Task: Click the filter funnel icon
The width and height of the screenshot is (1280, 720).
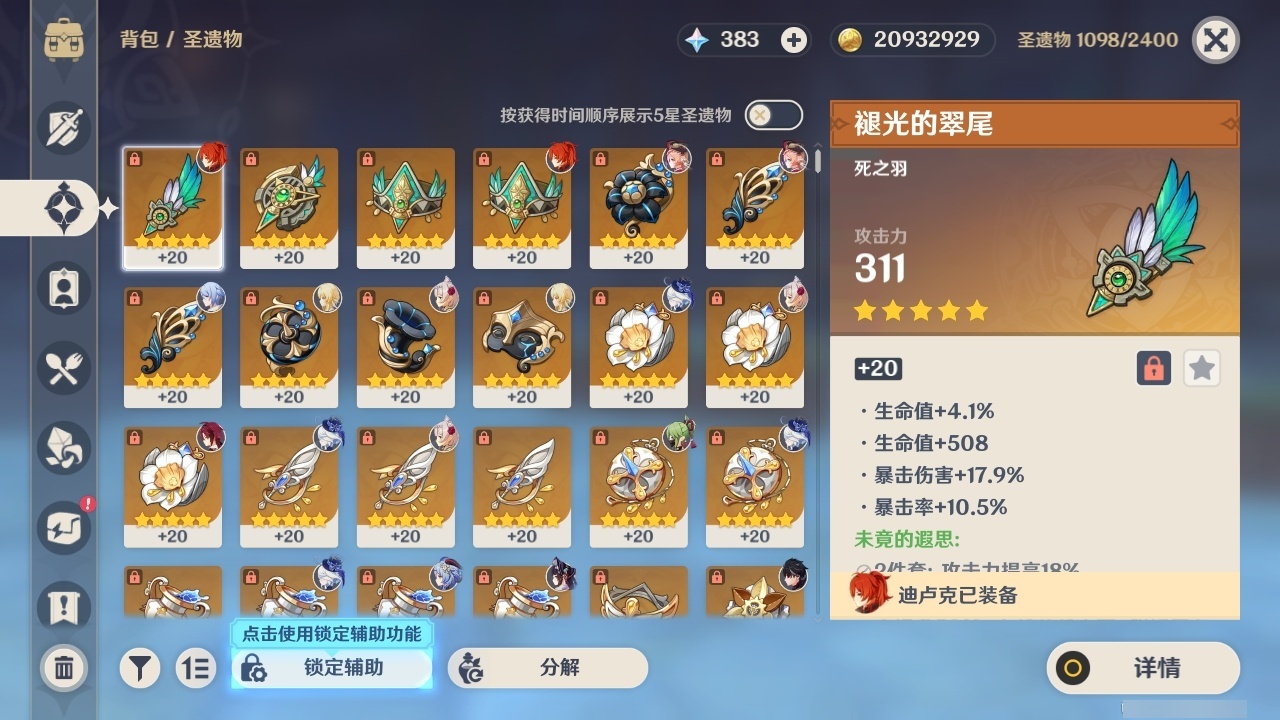Action: 140,668
